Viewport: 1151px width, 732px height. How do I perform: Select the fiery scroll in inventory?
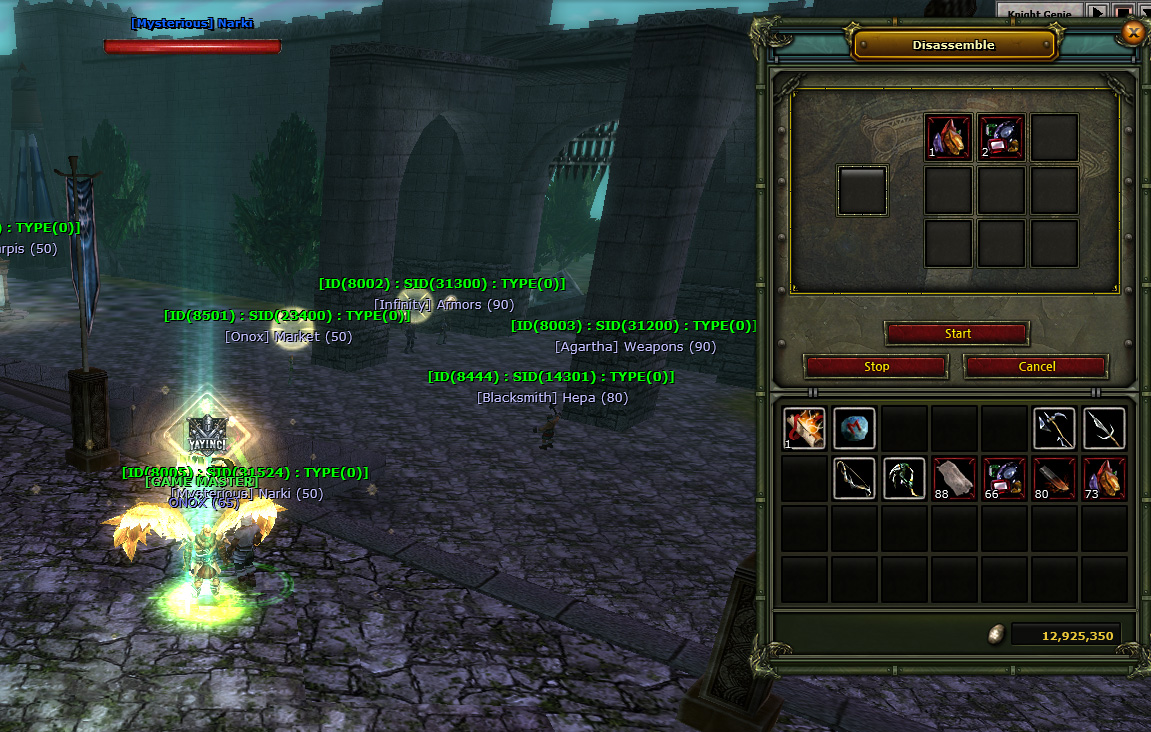804,429
